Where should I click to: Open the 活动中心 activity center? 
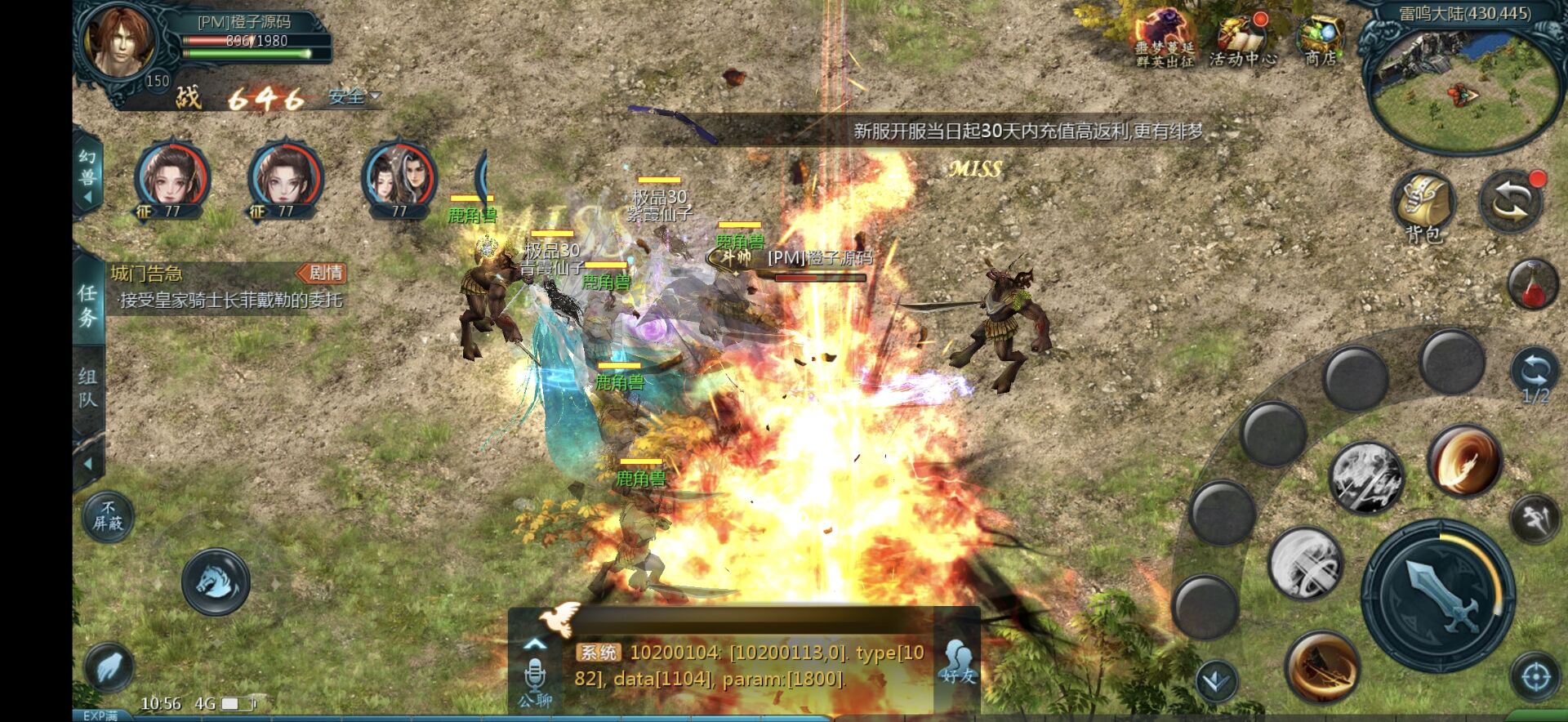pyautogui.click(x=1242, y=39)
